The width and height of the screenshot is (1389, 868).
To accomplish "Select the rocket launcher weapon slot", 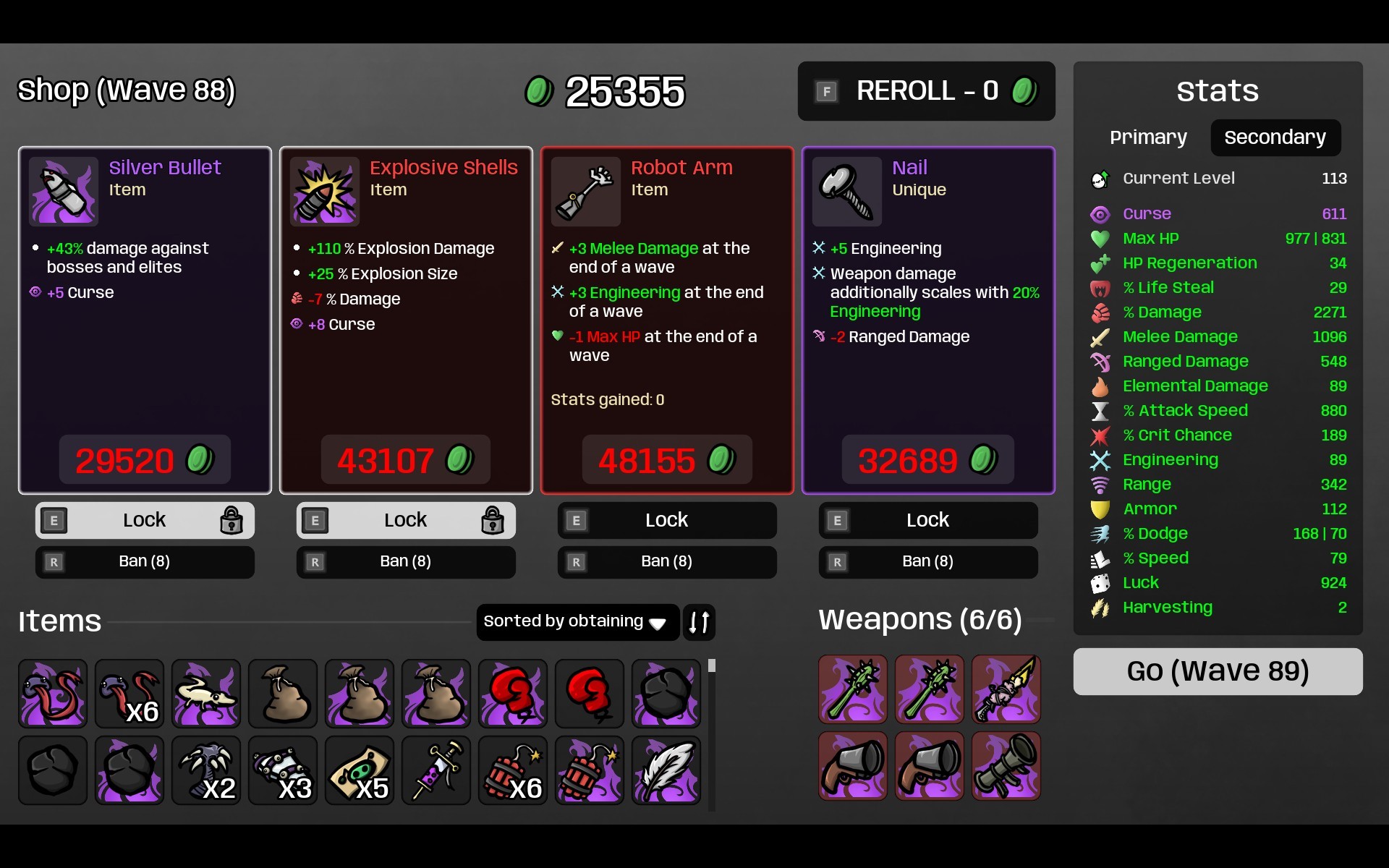I will click(1006, 766).
